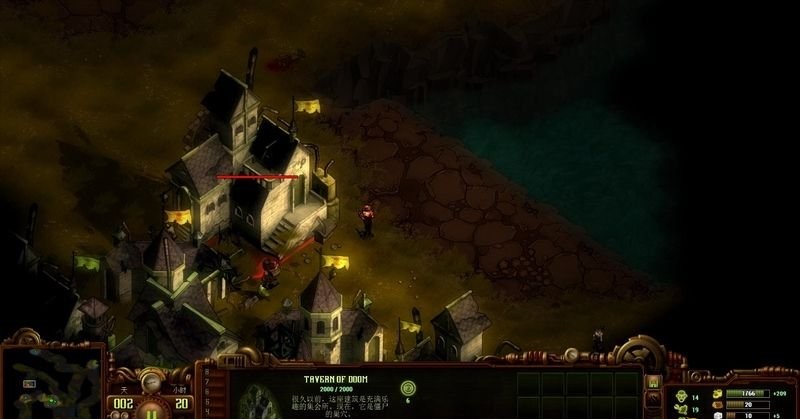Screen dimensions: 800x419
Task: Click the green radar icon in info panel
Action: click(x=407, y=387)
